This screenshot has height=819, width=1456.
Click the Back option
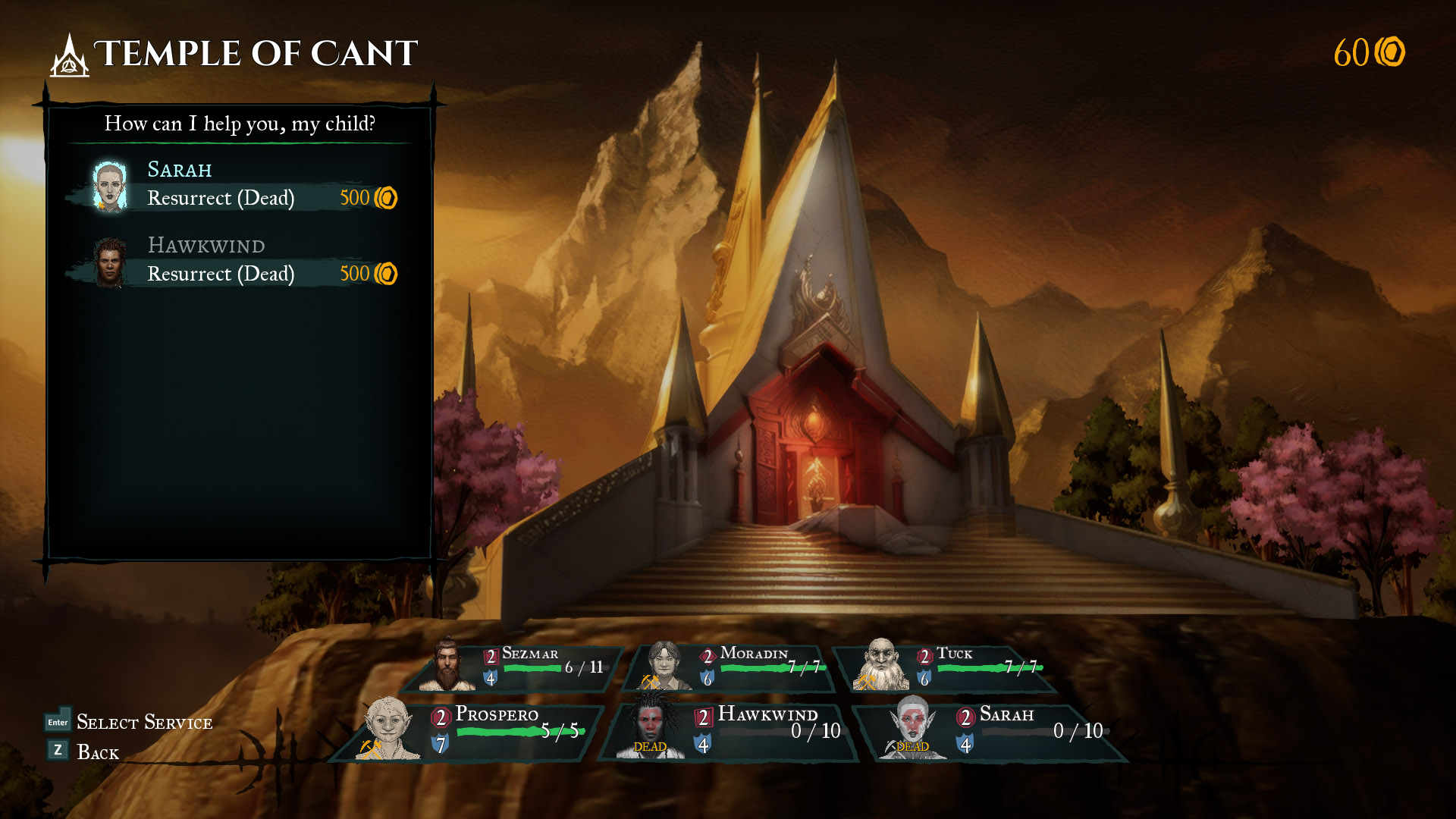coord(99,752)
